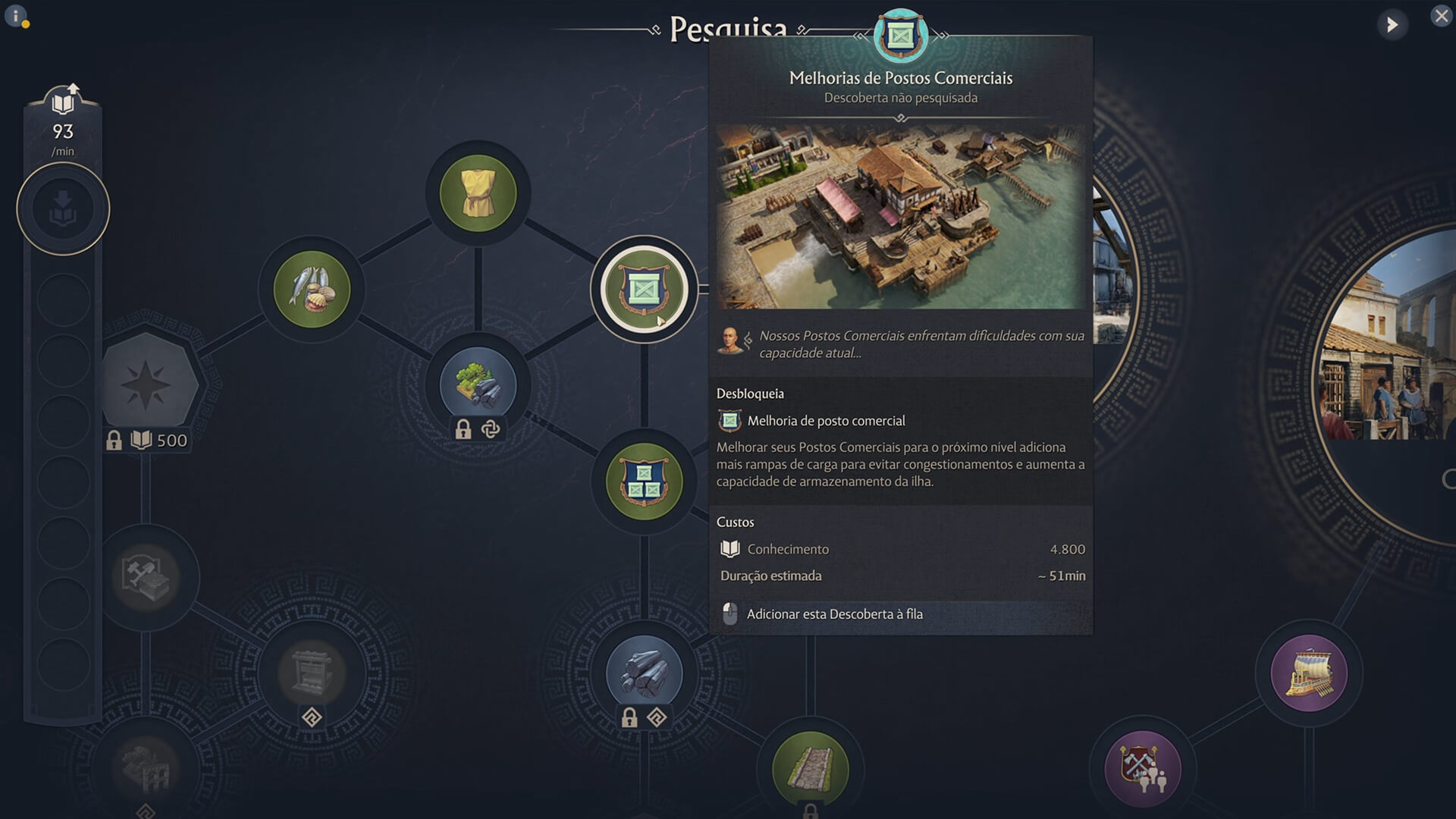This screenshot has height=819, width=1456.
Task: Click an empty slot in the research queue sidebar
Action: 63,300
